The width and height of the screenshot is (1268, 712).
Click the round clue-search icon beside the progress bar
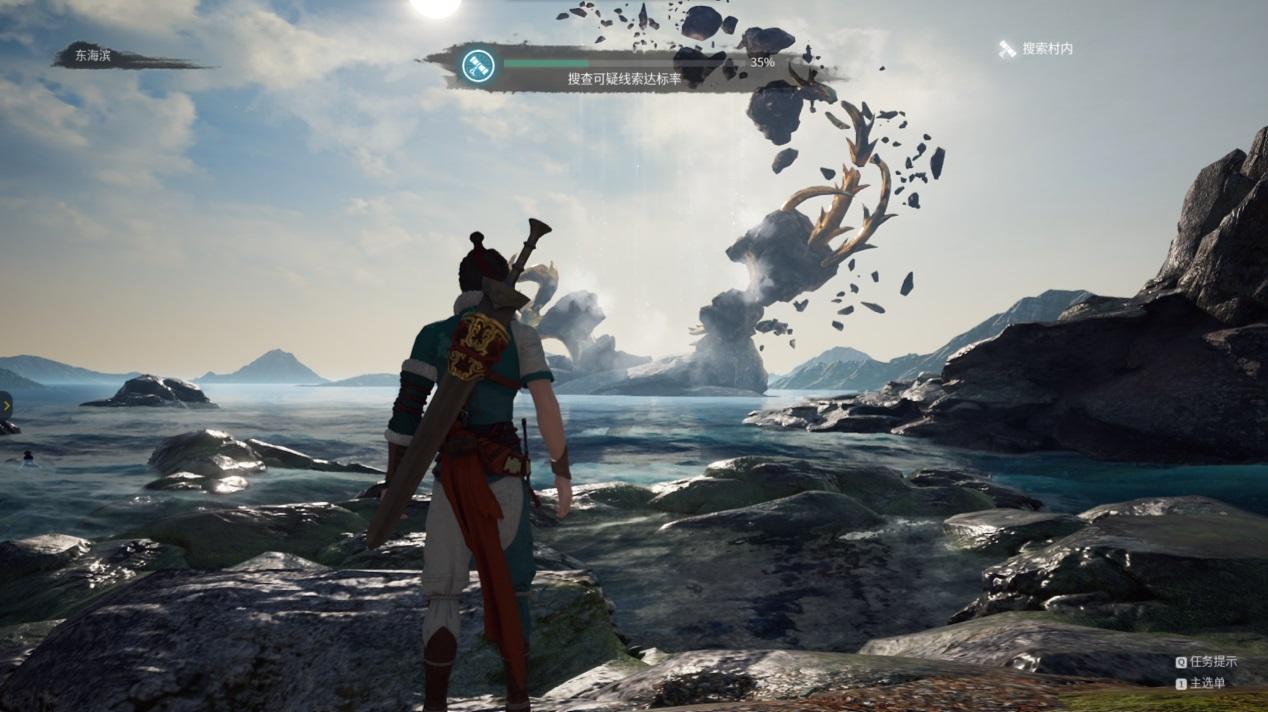[x=477, y=67]
